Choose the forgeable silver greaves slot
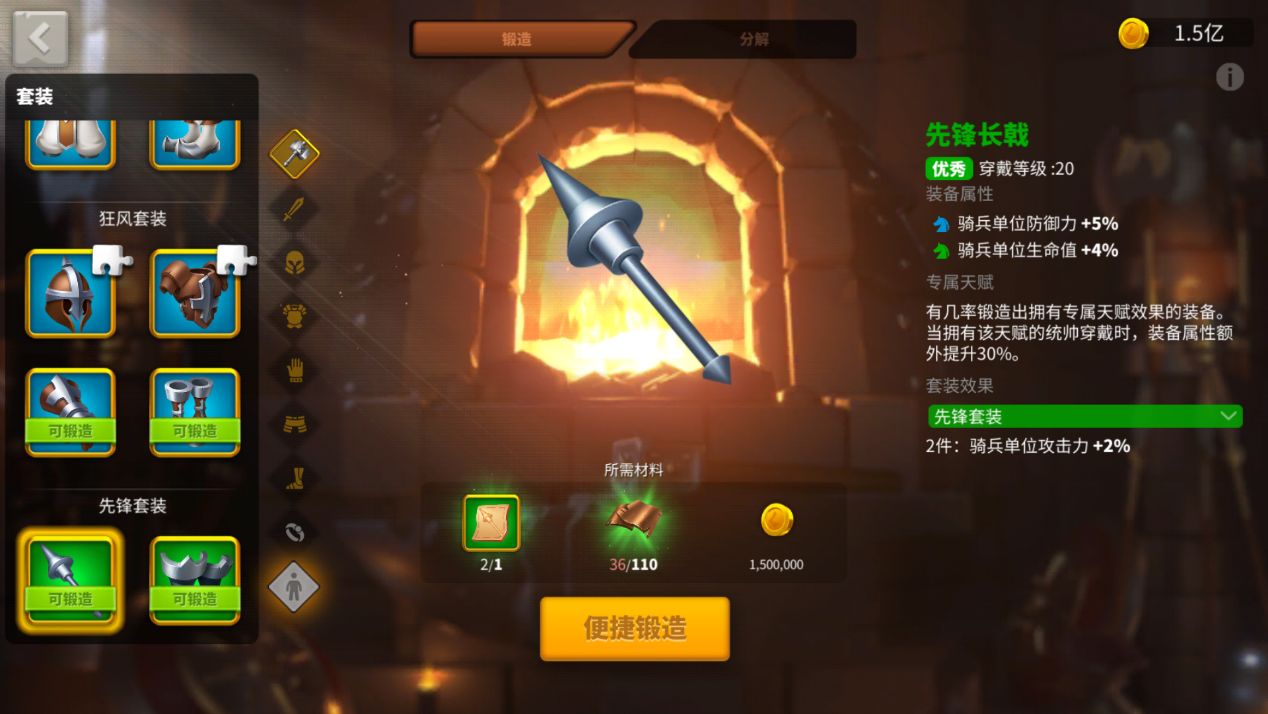Image resolution: width=1268 pixels, height=714 pixels. tap(195, 412)
